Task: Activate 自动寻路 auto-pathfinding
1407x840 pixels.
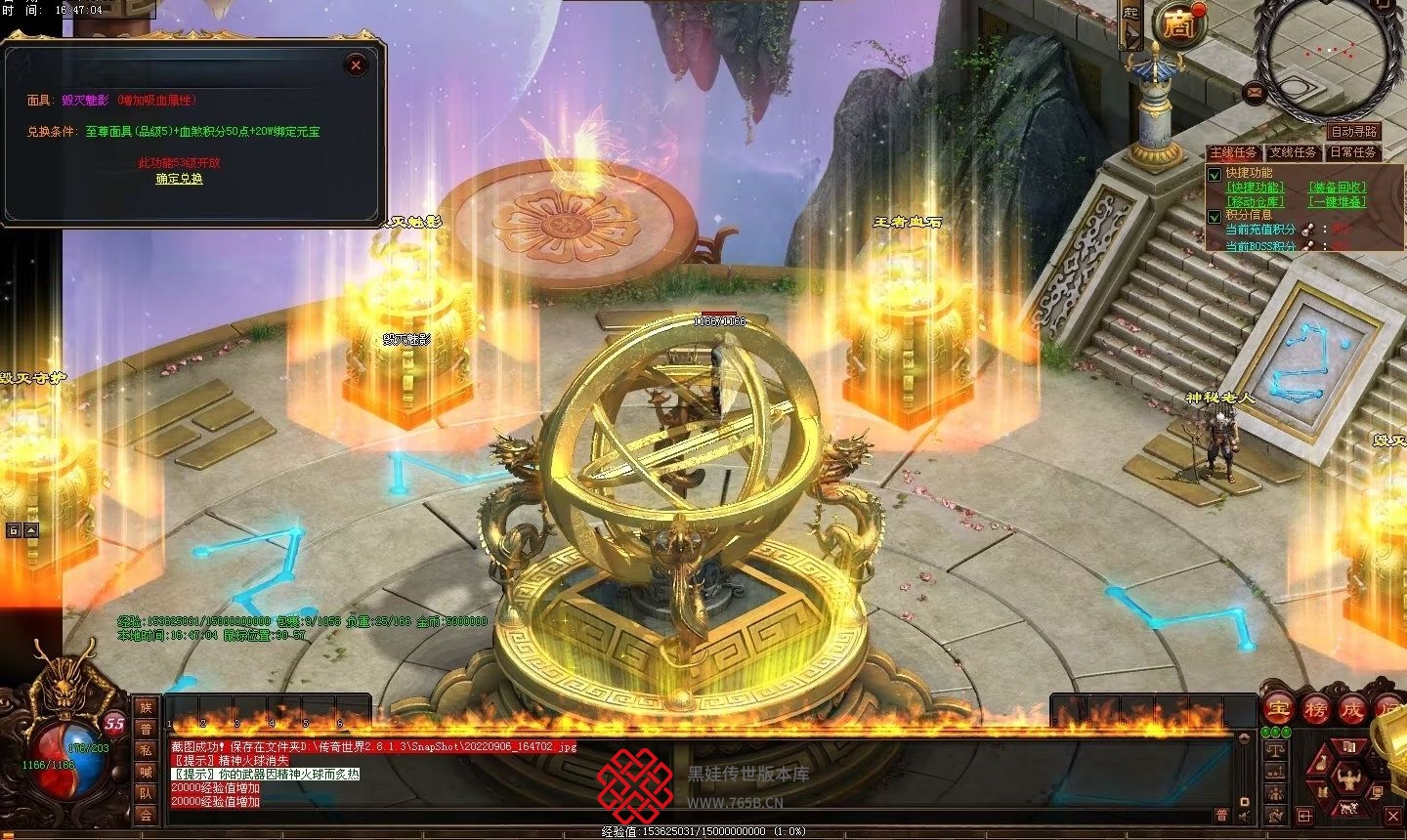Action: point(1353,132)
